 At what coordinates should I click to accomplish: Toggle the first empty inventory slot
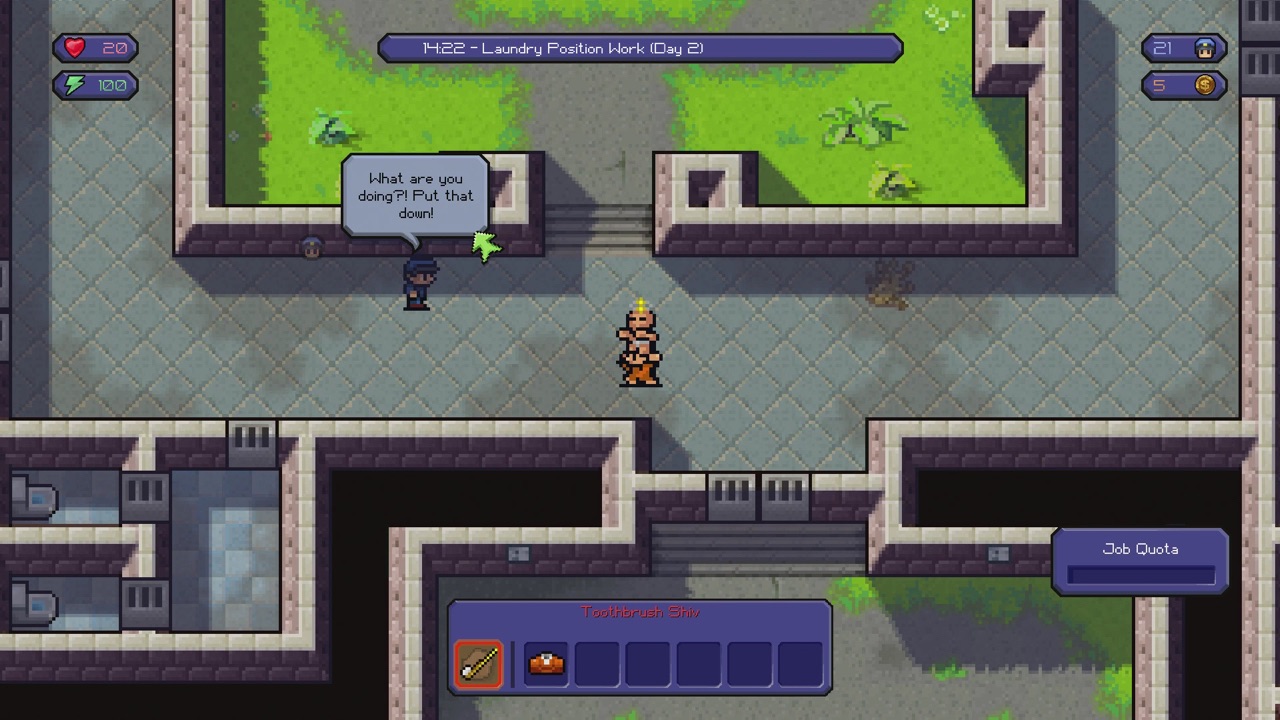coord(596,663)
